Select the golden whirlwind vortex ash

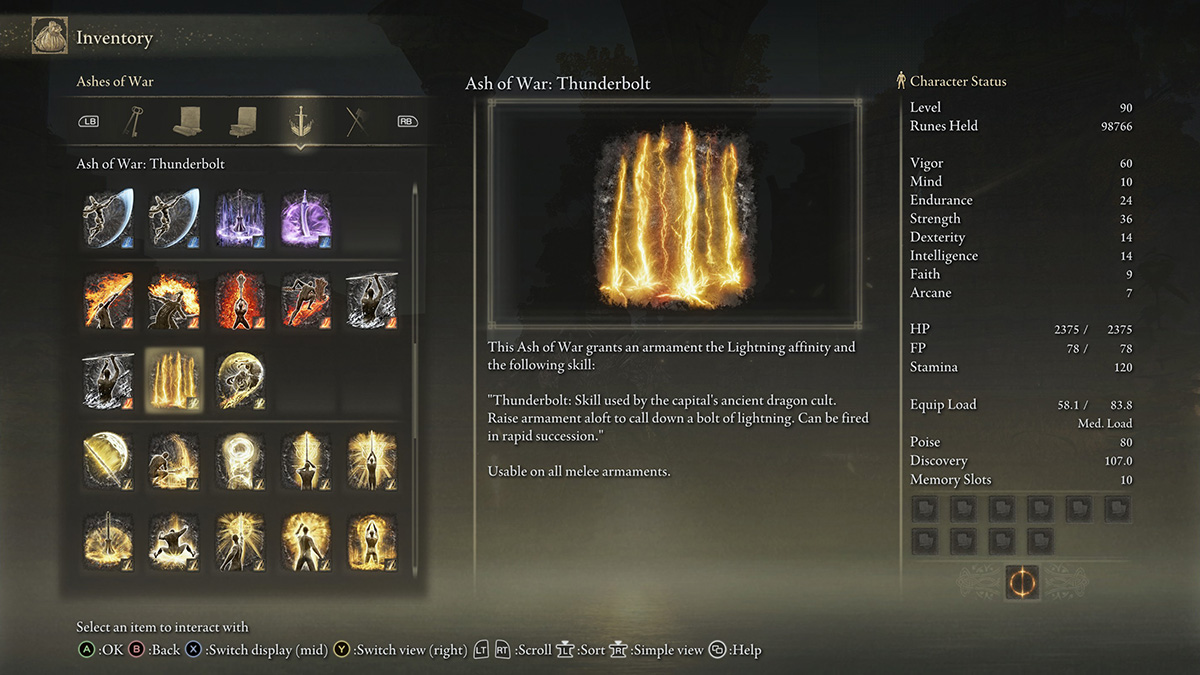pyautogui.click(x=241, y=462)
